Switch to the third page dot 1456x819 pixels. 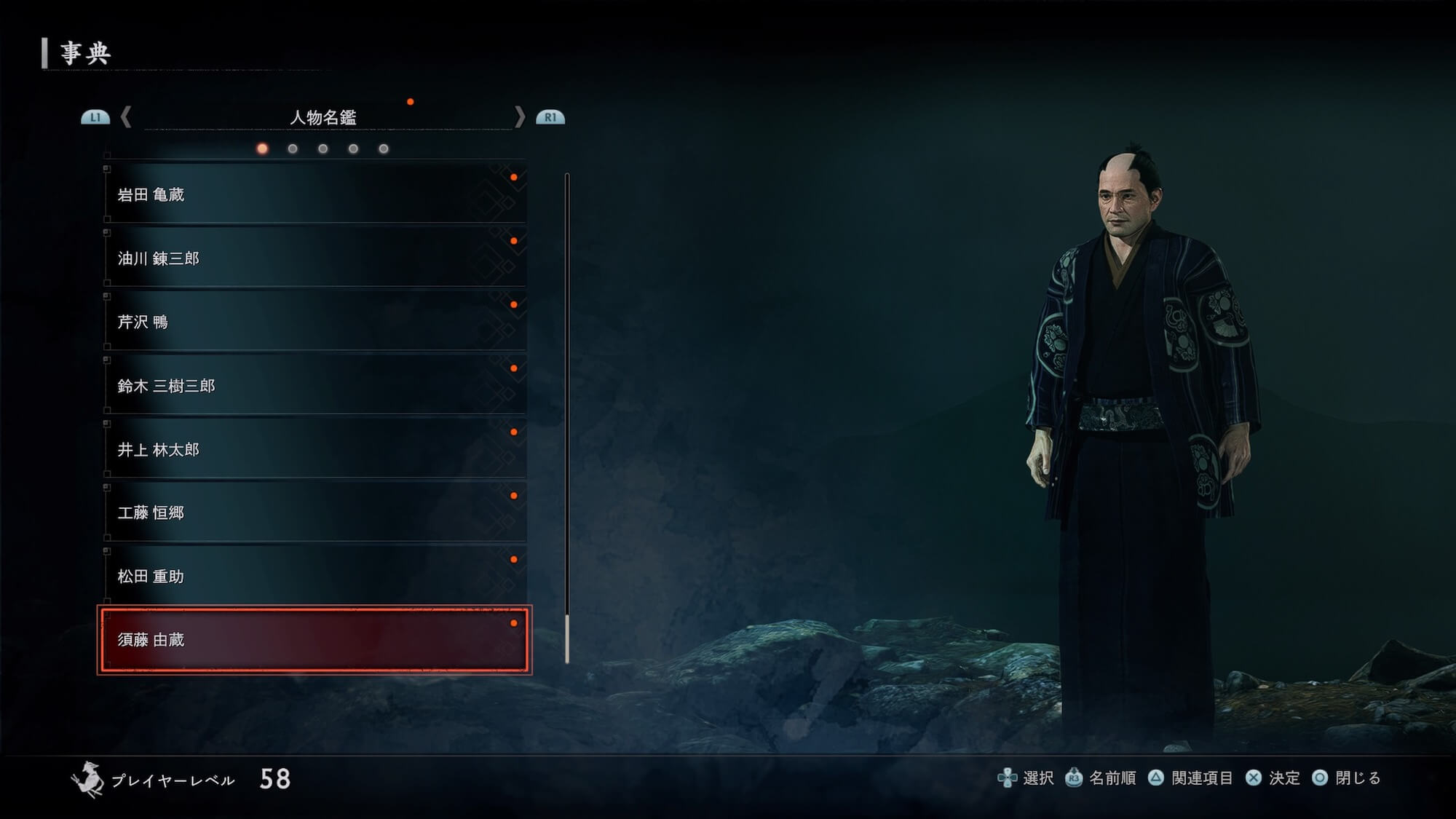coord(323,149)
